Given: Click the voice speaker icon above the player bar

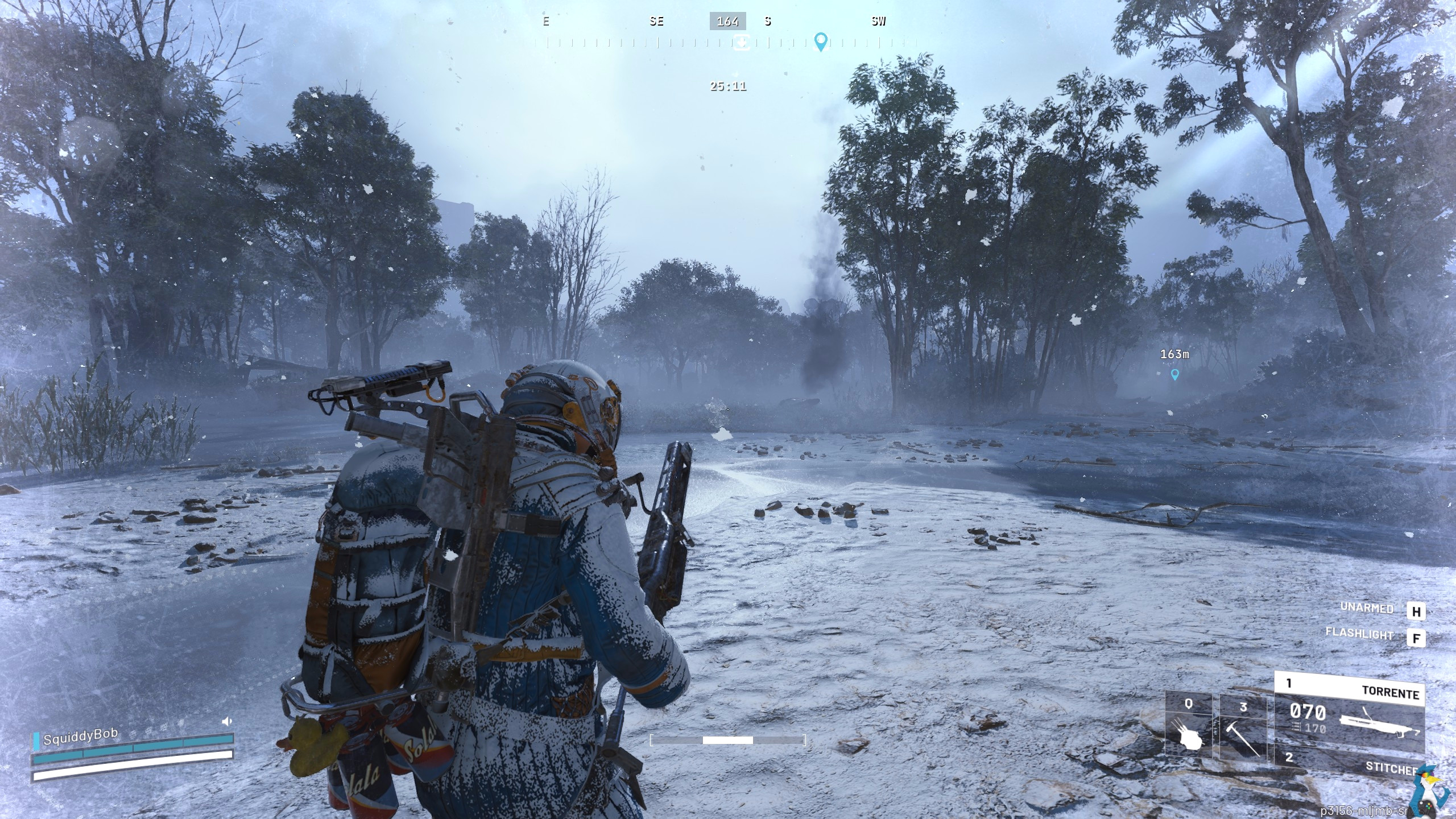Looking at the screenshot, I should coord(227,722).
